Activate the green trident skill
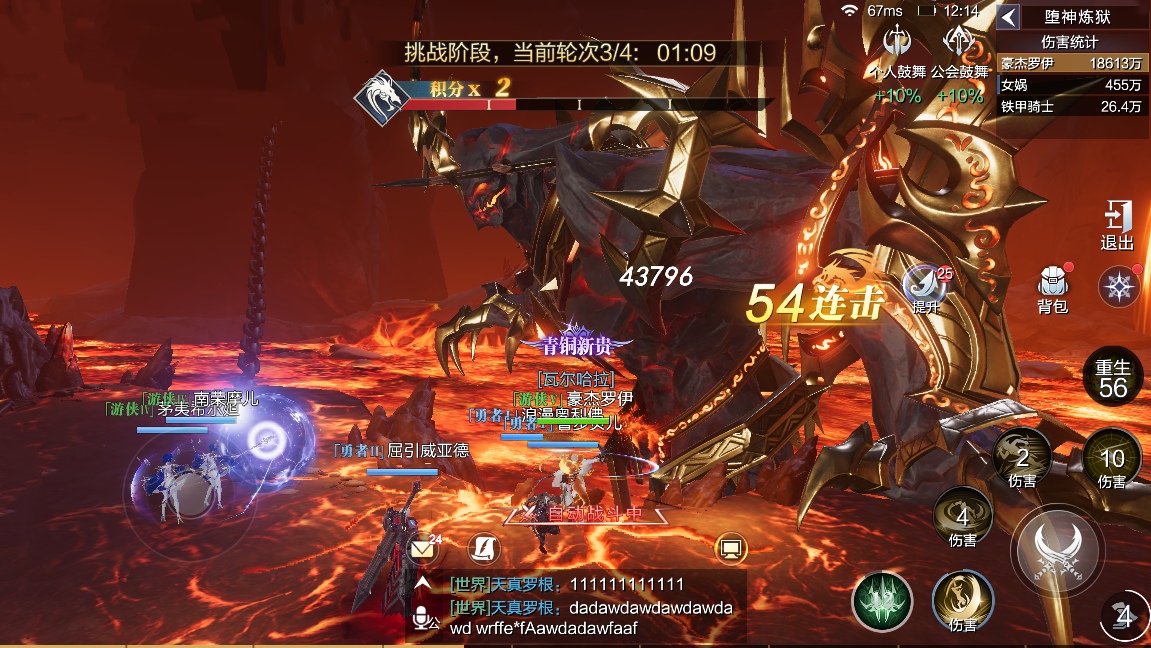Viewport: 1151px width, 648px height. point(882,602)
